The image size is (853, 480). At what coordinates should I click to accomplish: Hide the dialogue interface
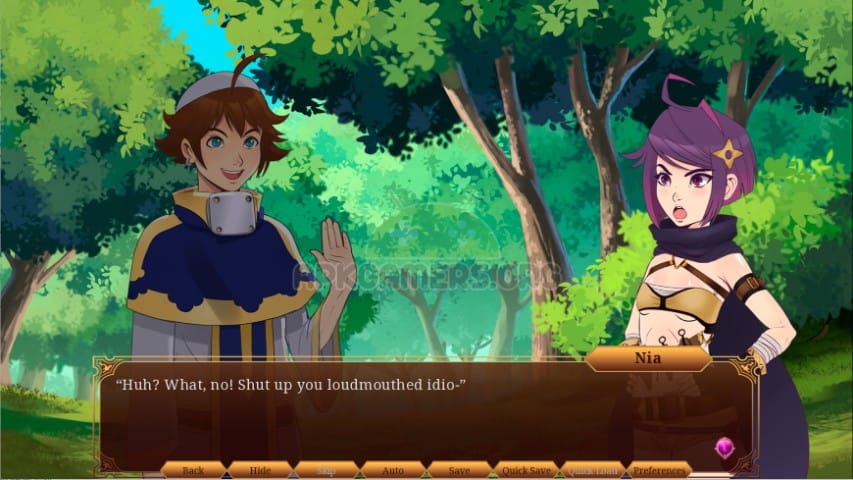pyautogui.click(x=260, y=470)
